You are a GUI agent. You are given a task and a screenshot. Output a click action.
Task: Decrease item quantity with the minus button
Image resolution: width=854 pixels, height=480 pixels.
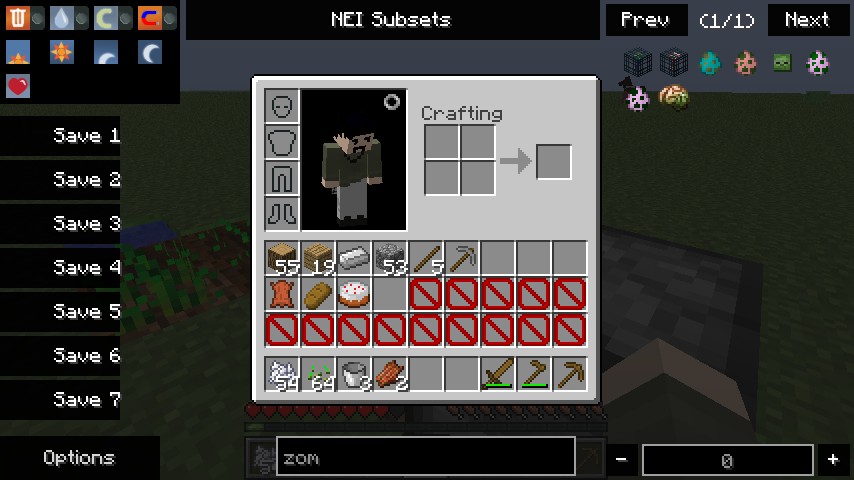coord(621,459)
